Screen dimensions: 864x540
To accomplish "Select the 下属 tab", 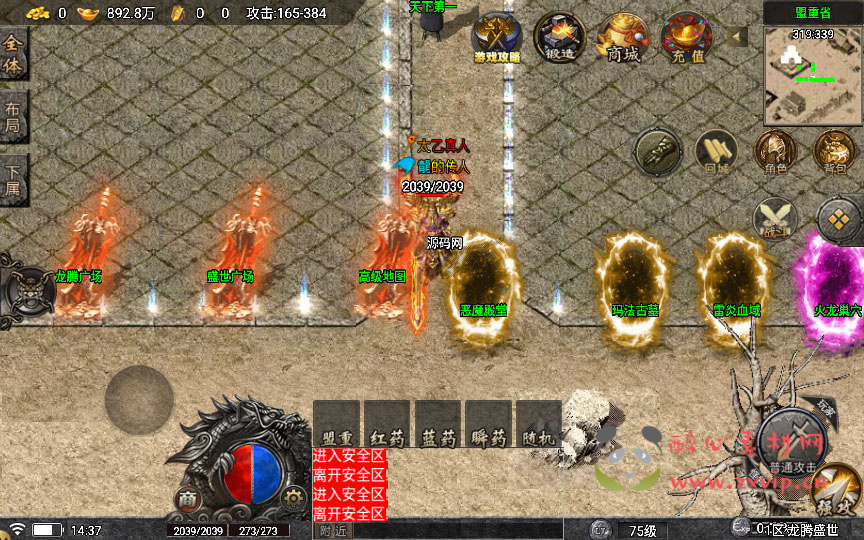I will point(14,181).
